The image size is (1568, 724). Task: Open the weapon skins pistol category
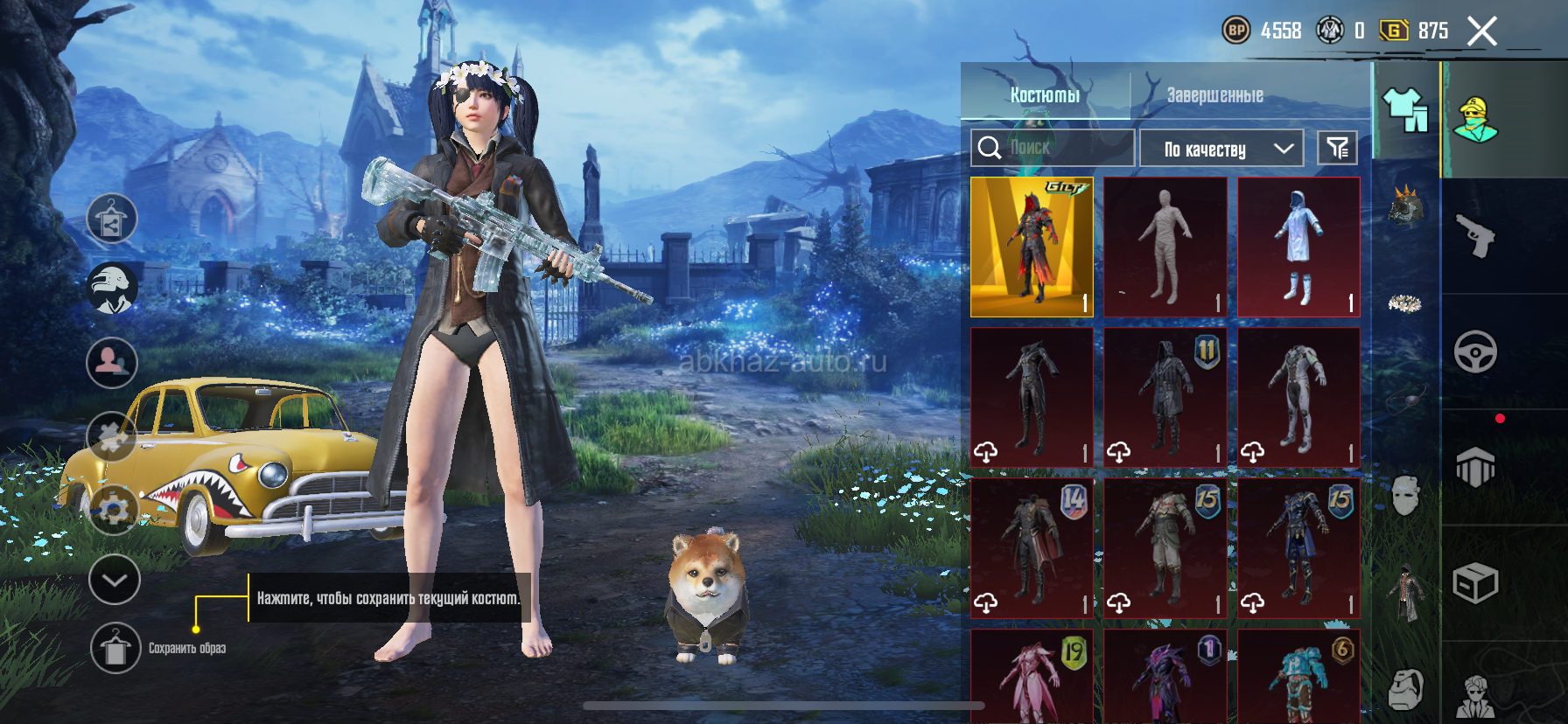coord(1475,236)
